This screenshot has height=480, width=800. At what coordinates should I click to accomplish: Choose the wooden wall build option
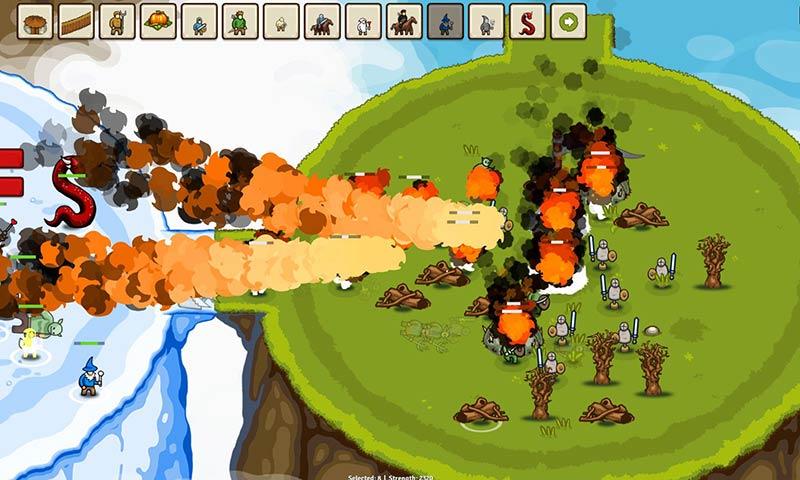click(76, 21)
